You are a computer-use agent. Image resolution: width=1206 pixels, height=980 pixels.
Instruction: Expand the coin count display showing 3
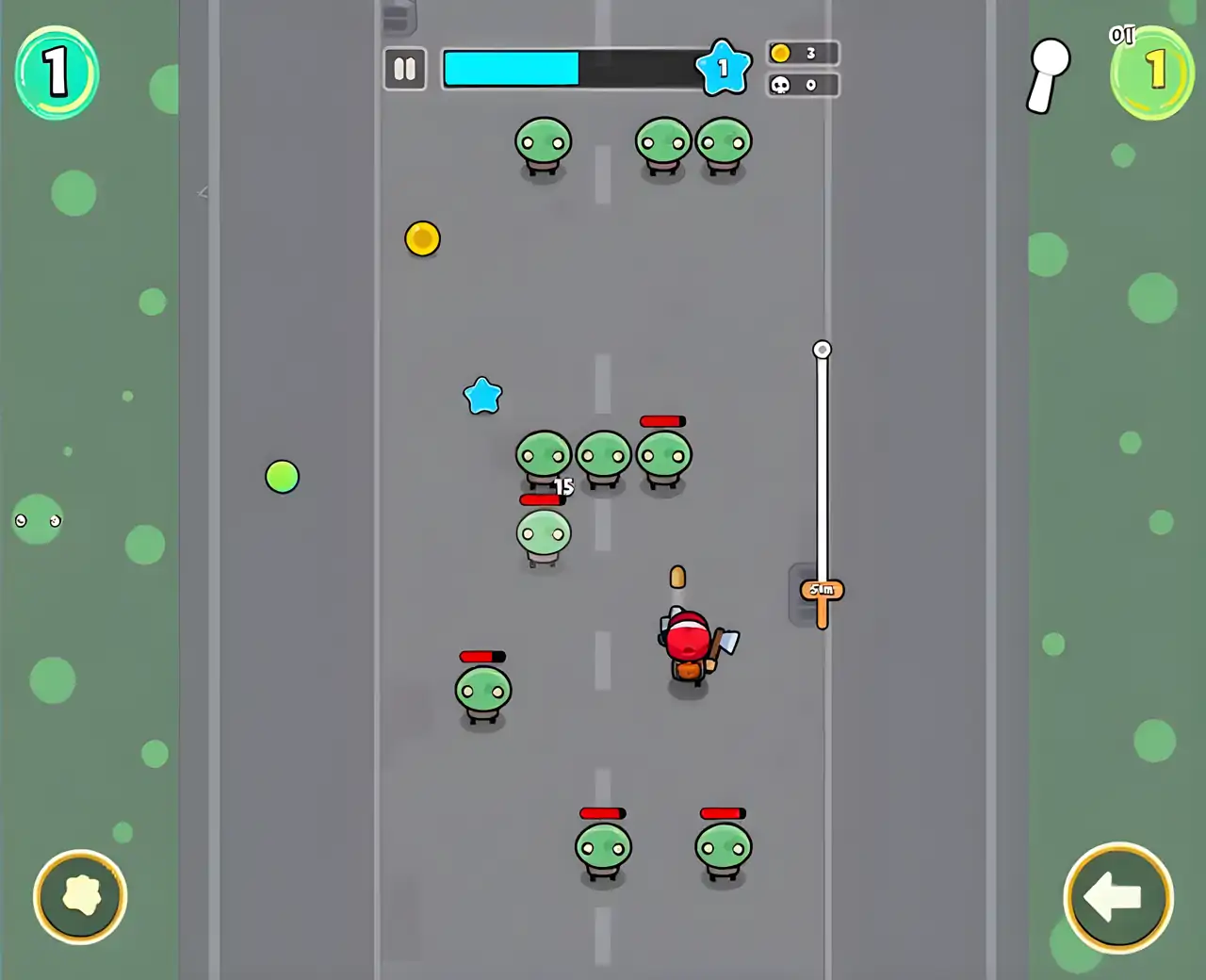803,53
